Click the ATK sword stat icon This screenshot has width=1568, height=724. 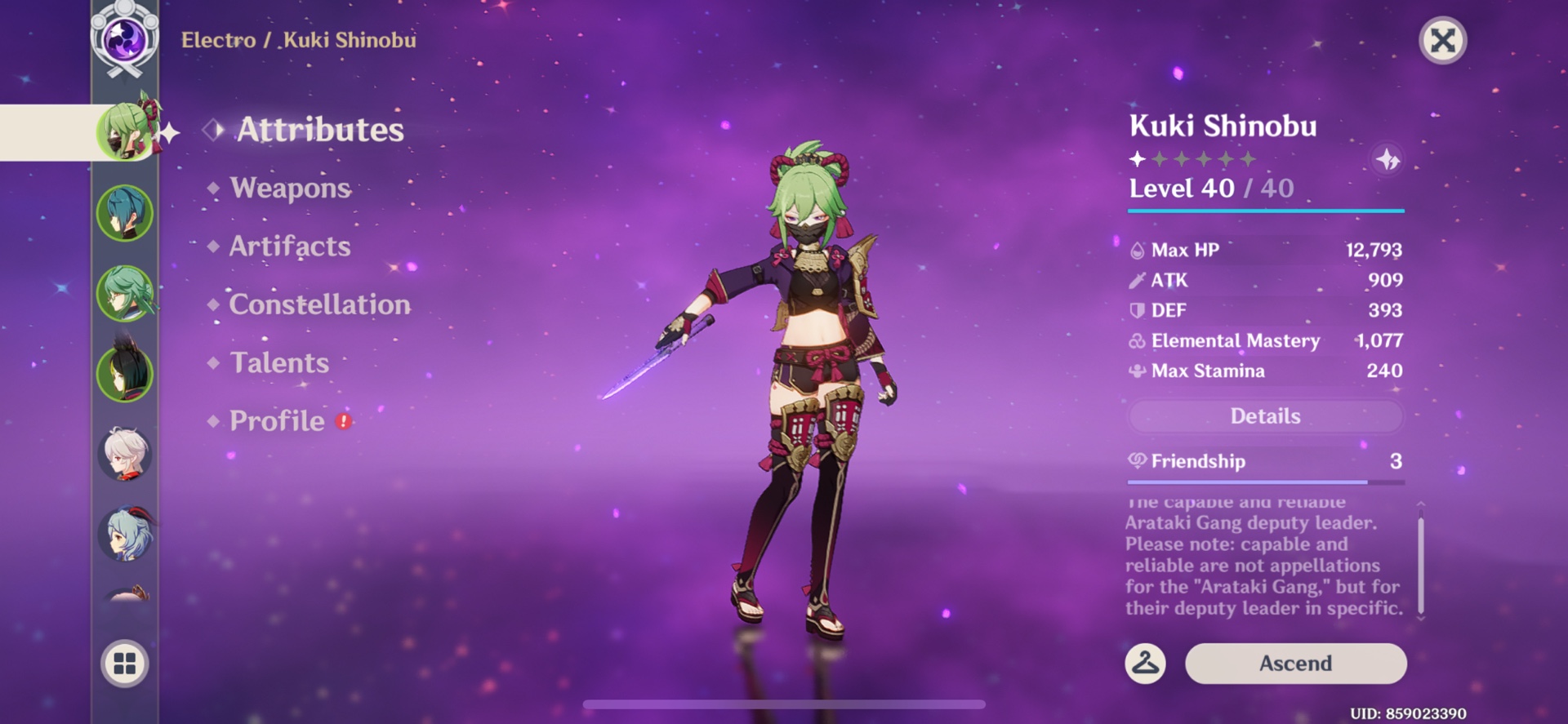coord(1137,280)
